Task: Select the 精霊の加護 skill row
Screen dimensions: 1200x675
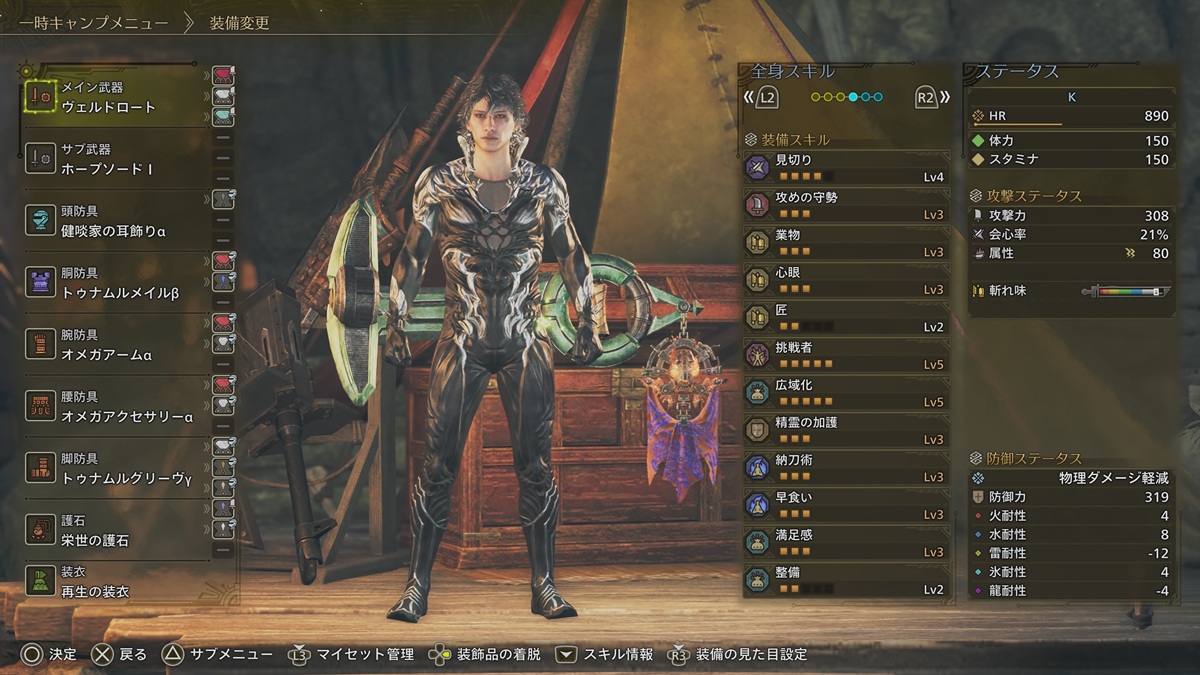Action: click(x=846, y=430)
